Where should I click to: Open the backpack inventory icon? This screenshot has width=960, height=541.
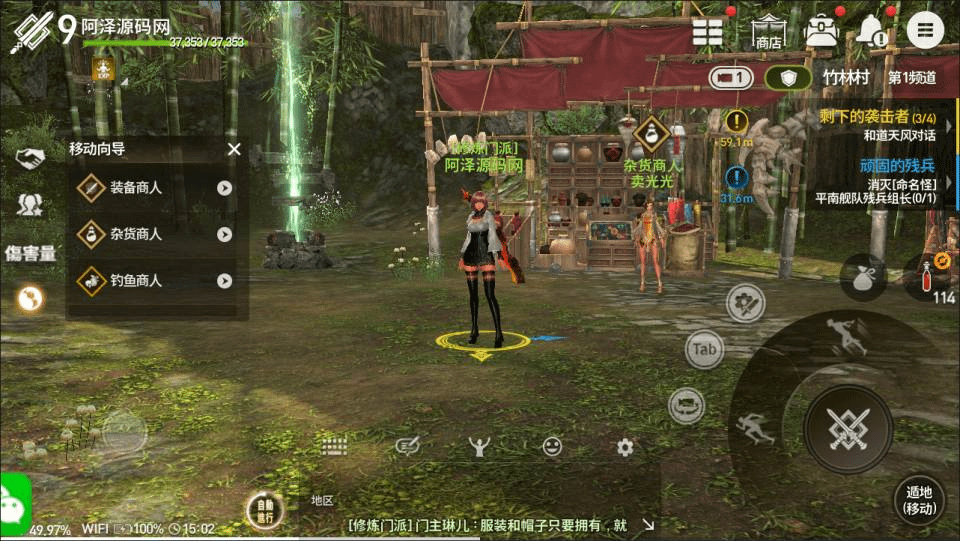[821, 30]
